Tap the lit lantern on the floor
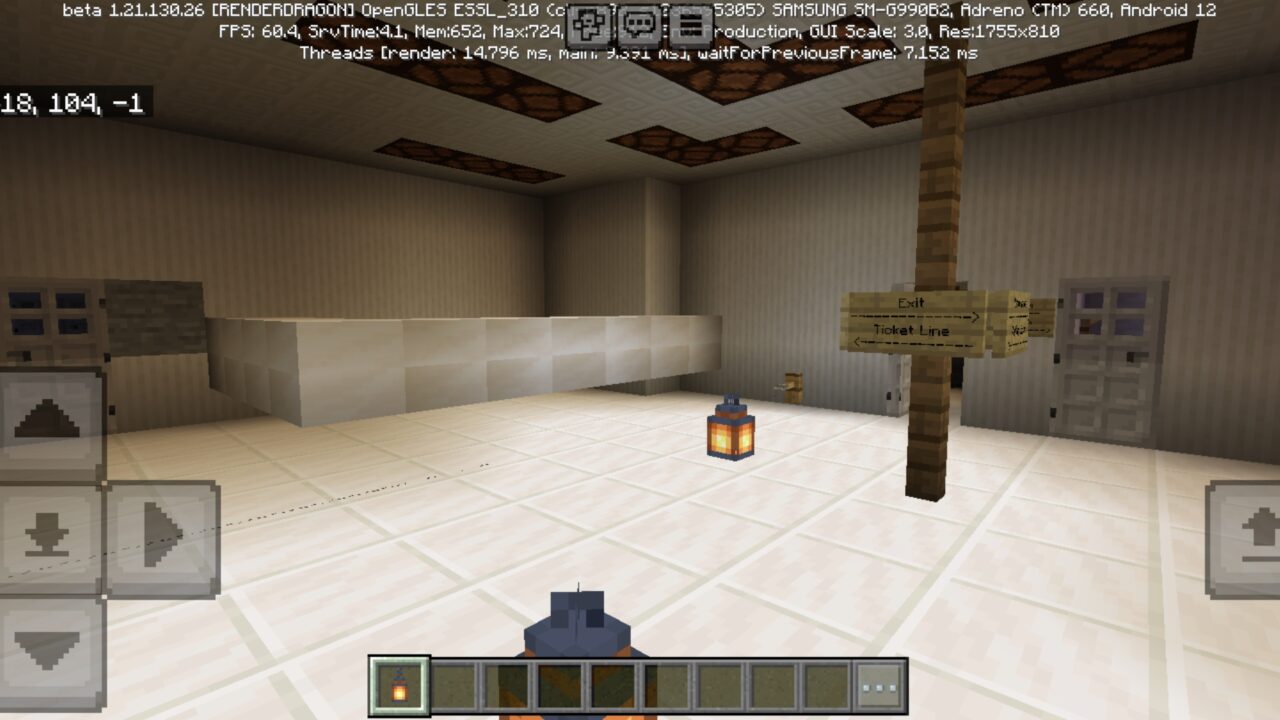The width and height of the screenshot is (1280, 720). coord(730,428)
